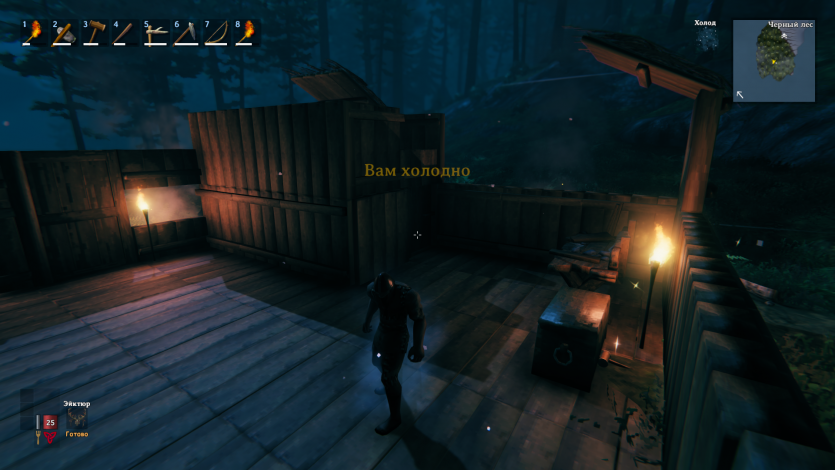Equip the stone axe in slot 2
This screenshot has width=835, height=470.
point(63,33)
